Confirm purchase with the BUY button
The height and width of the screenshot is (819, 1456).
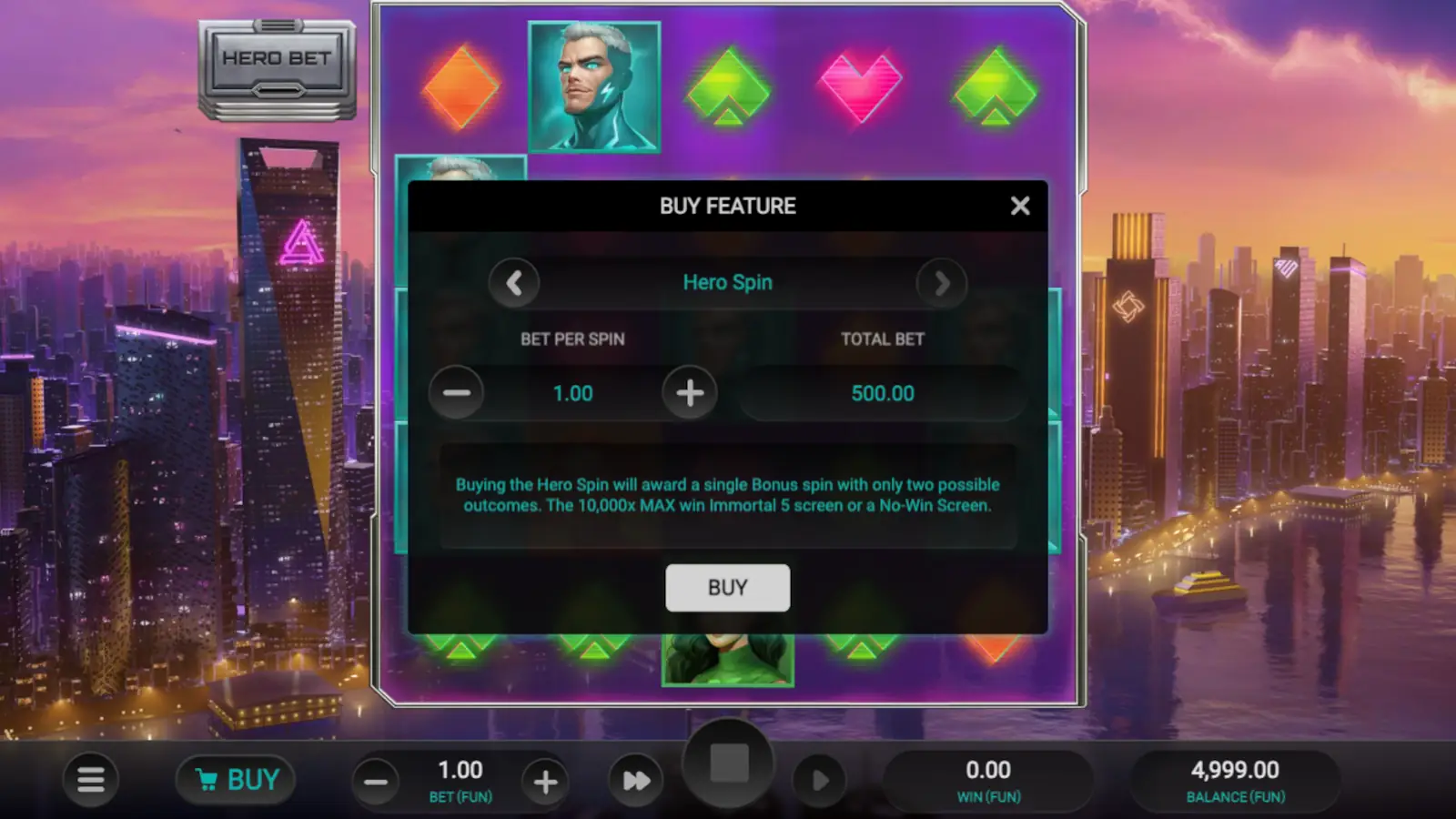(x=728, y=587)
